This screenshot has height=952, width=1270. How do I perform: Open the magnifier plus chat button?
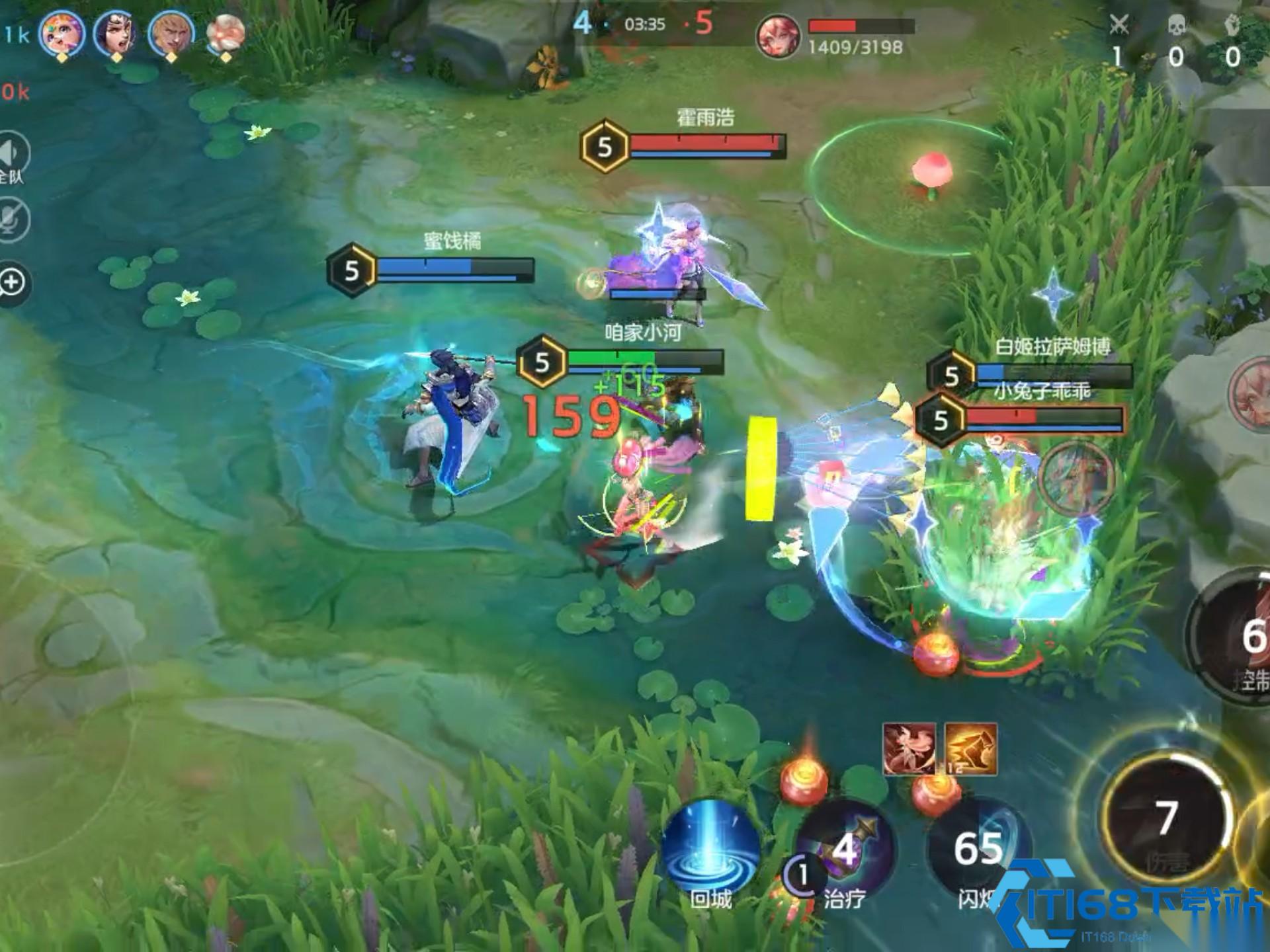tap(12, 283)
